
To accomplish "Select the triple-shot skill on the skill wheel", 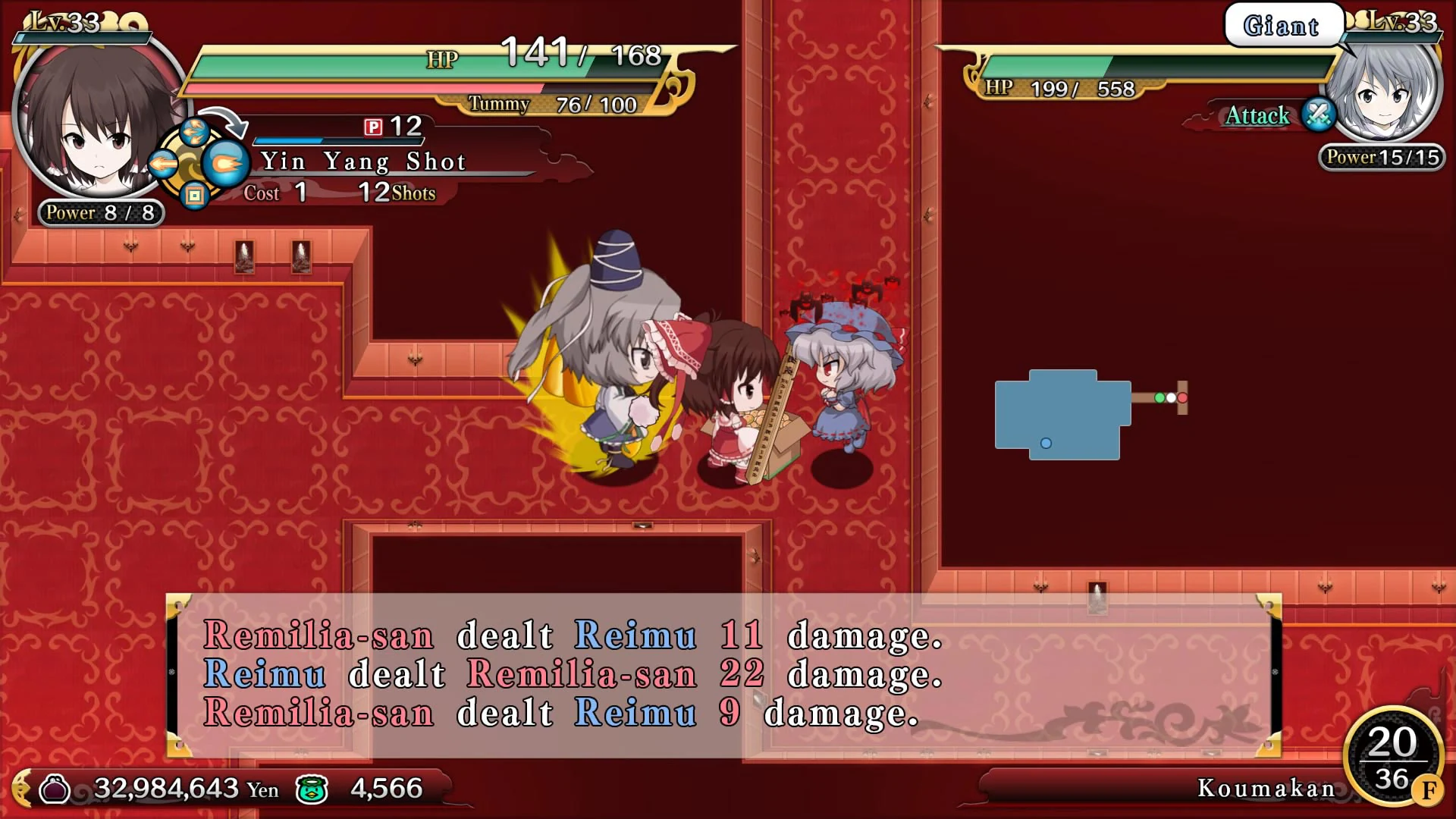I will pyautogui.click(x=195, y=133).
